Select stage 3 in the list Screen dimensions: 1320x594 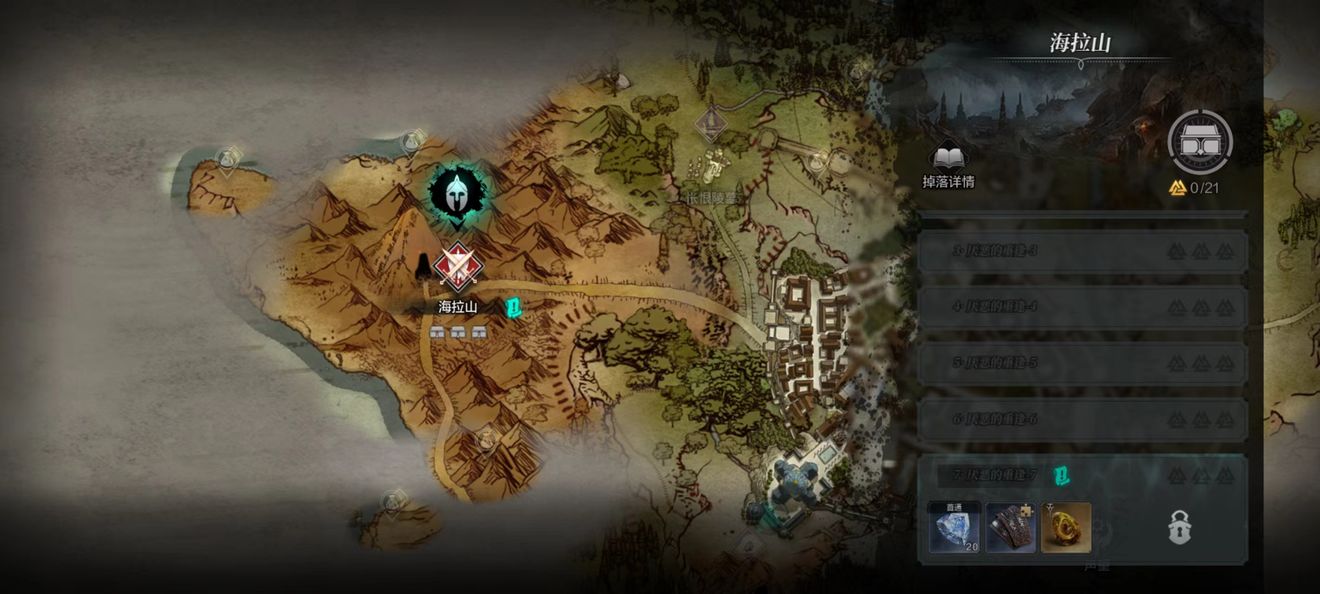1082,251
